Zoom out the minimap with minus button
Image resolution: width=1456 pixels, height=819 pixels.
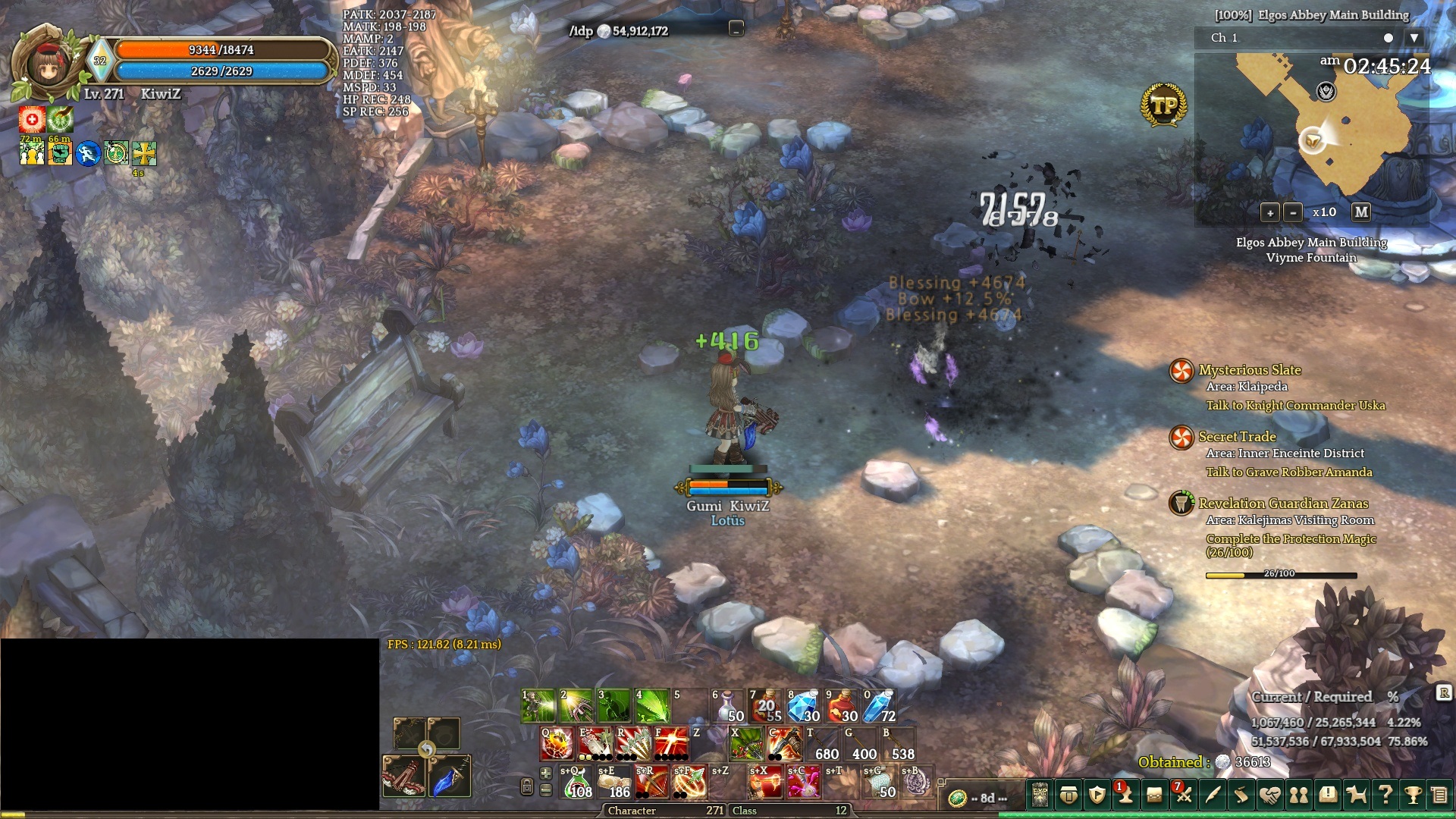point(1293,212)
